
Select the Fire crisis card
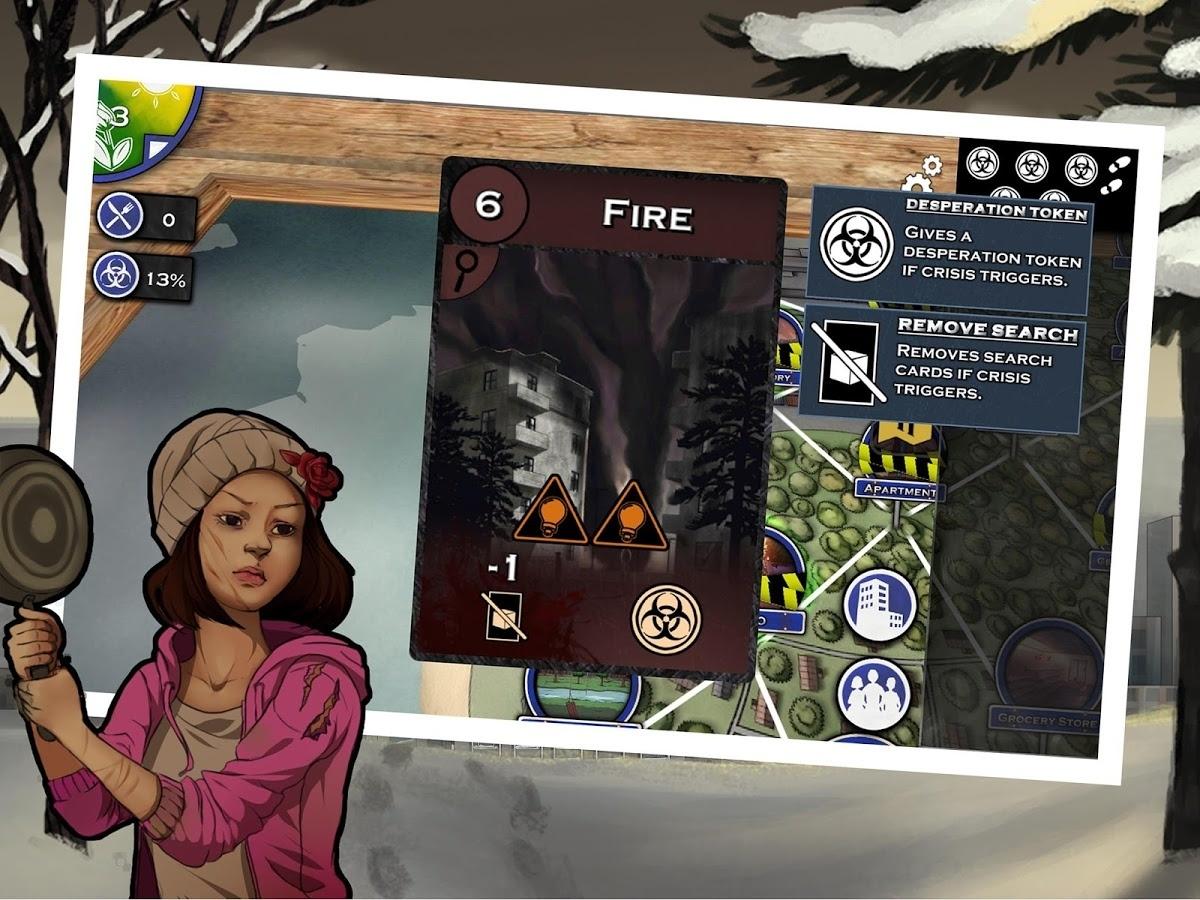[x=598, y=420]
